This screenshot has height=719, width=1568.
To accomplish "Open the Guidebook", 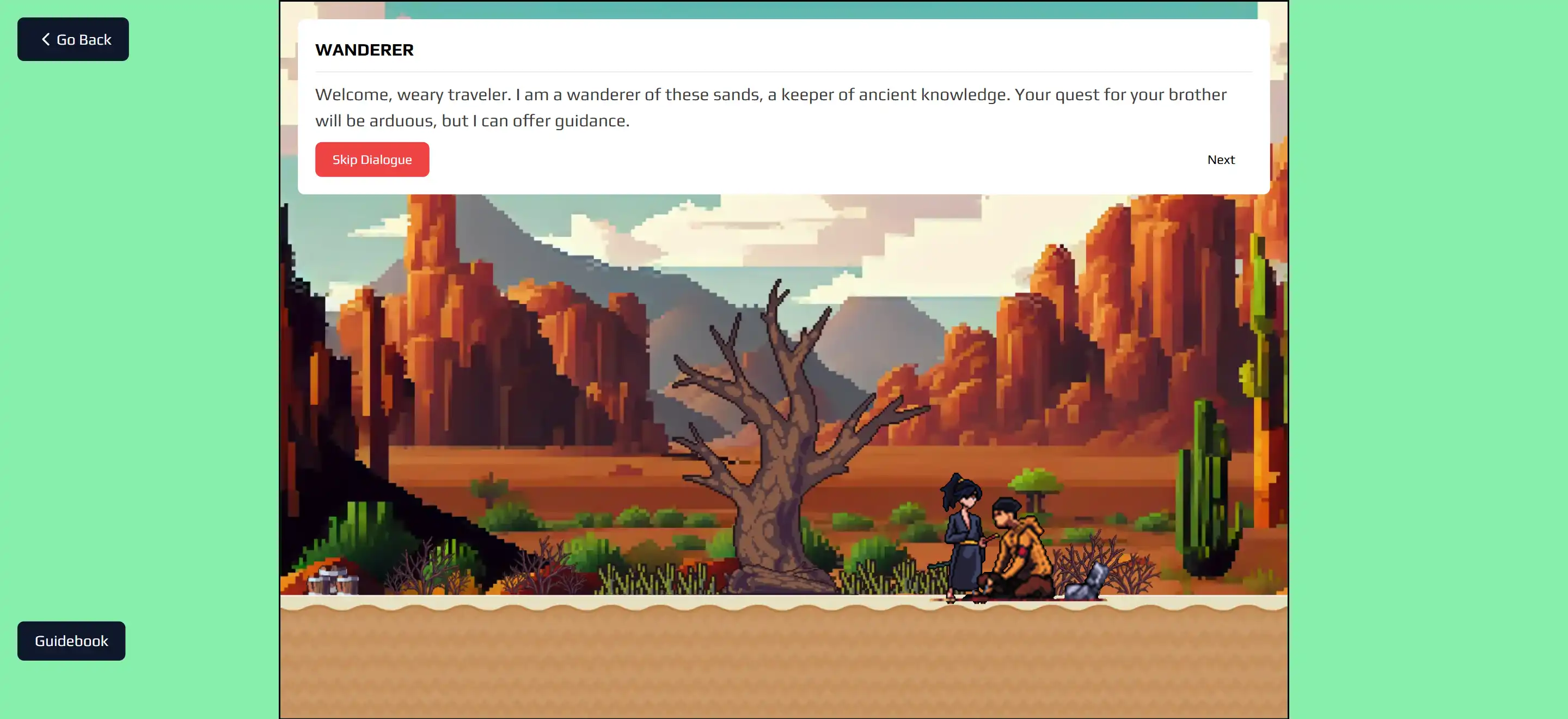I will click(71, 641).
